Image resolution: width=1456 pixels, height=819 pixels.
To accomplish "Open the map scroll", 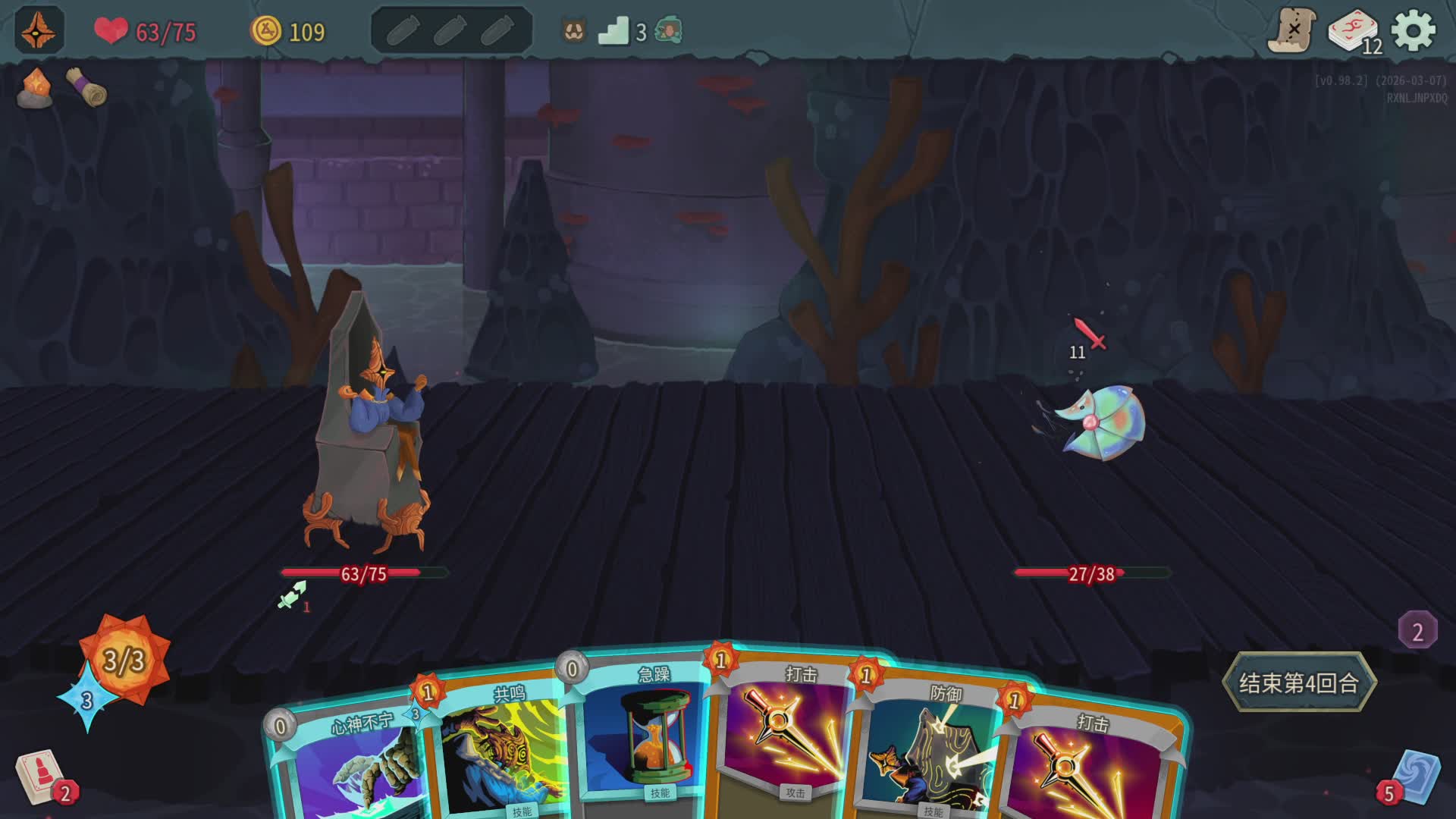I will tap(1291, 31).
